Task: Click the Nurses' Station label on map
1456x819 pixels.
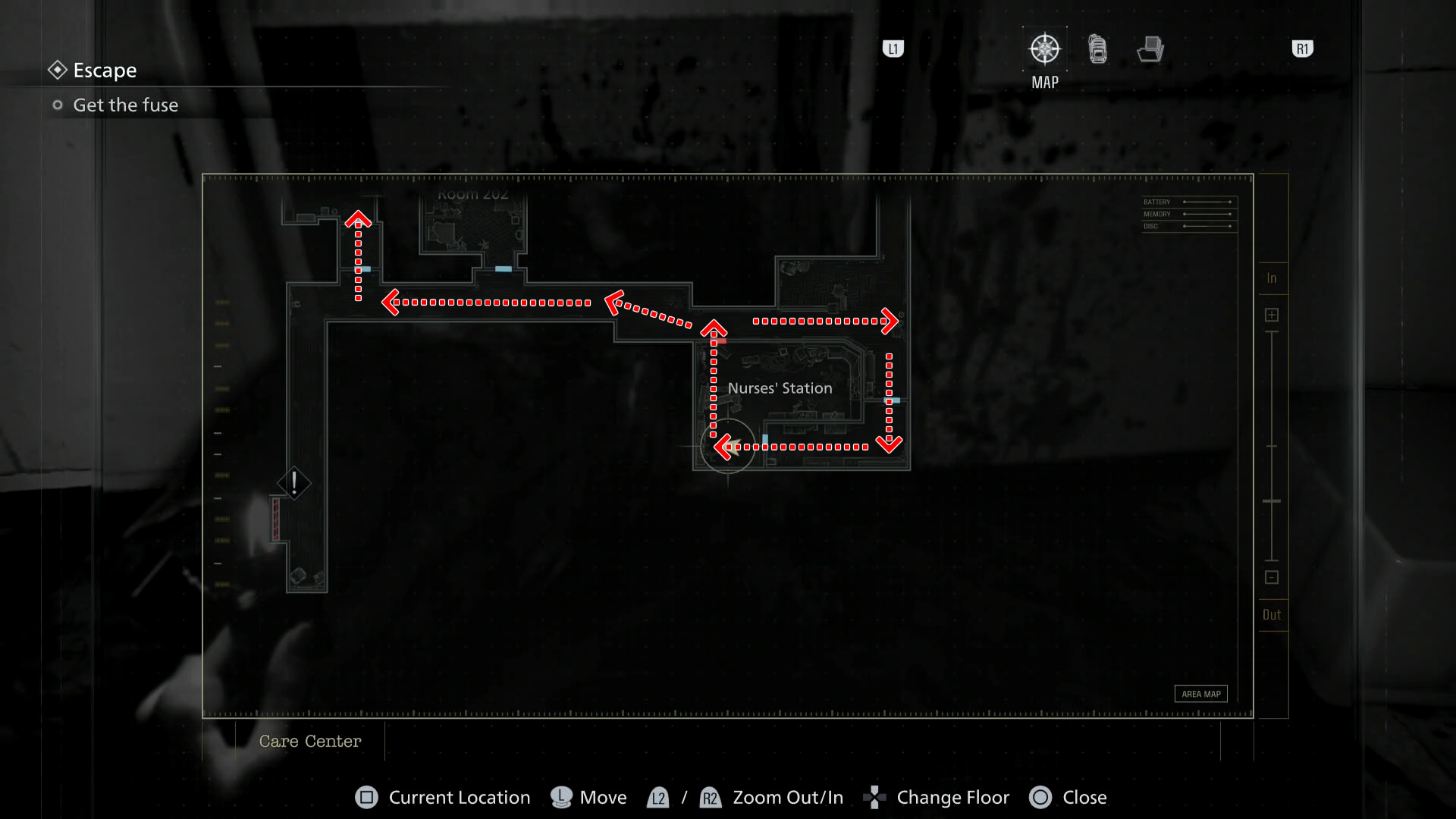Action: click(x=780, y=388)
